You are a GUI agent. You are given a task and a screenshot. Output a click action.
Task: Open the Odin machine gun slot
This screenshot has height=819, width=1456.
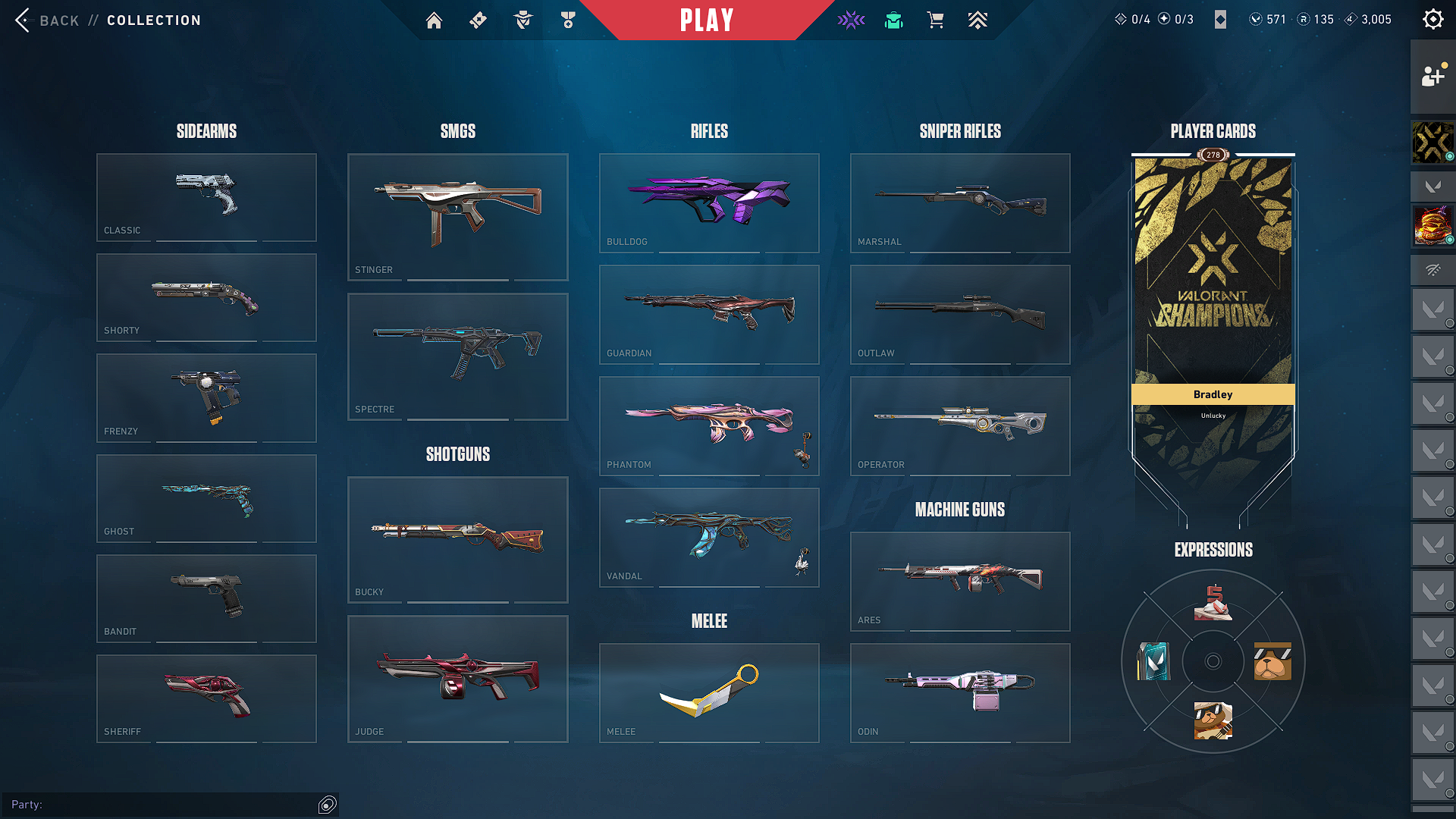point(960,692)
